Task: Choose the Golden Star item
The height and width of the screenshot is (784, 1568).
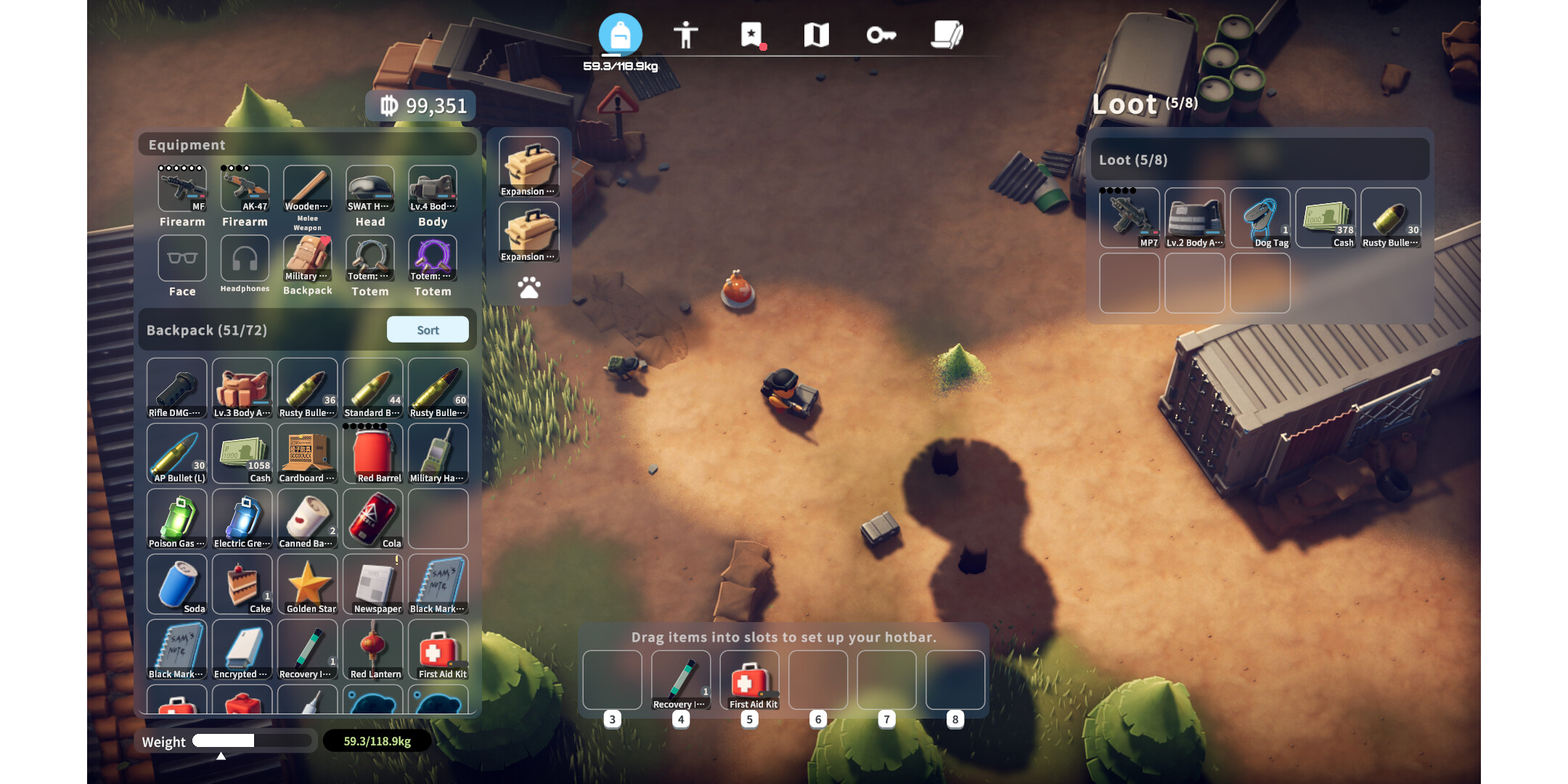Action: (x=308, y=584)
